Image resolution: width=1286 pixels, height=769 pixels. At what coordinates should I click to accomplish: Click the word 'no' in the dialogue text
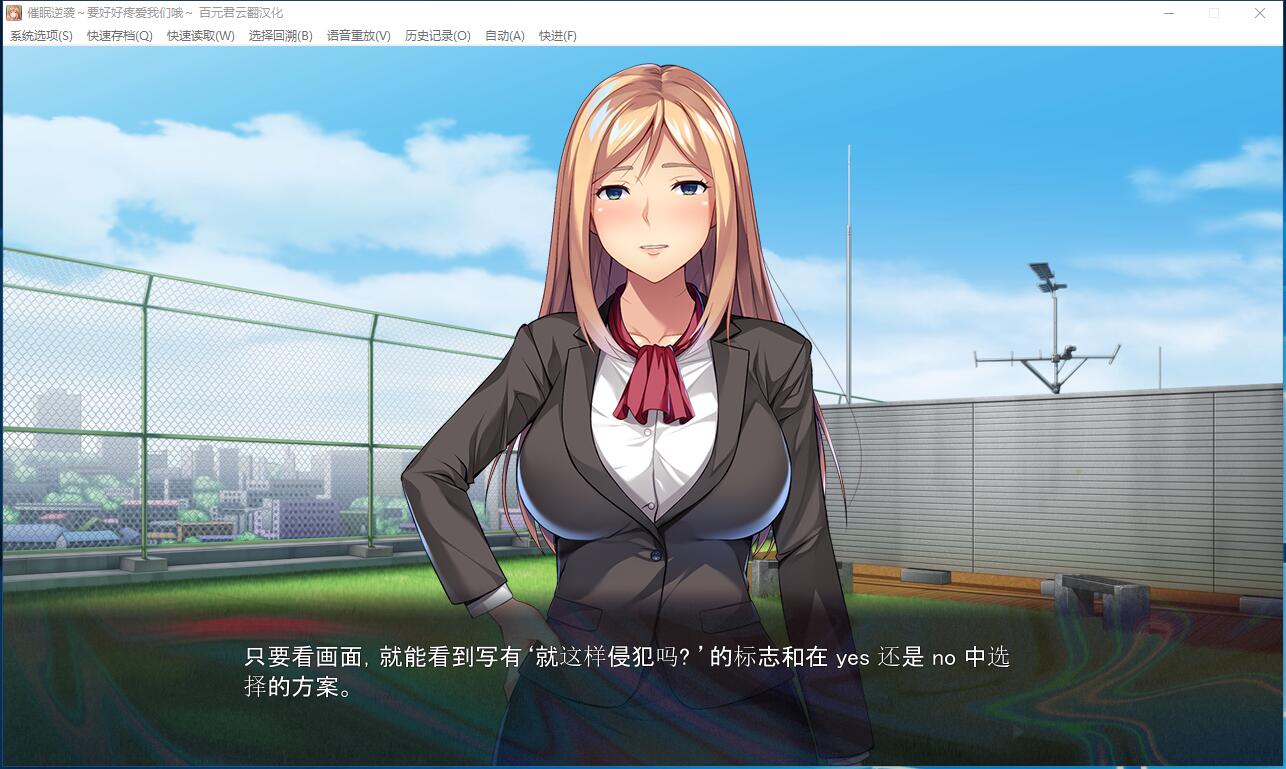pyautogui.click(x=944, y=659)
